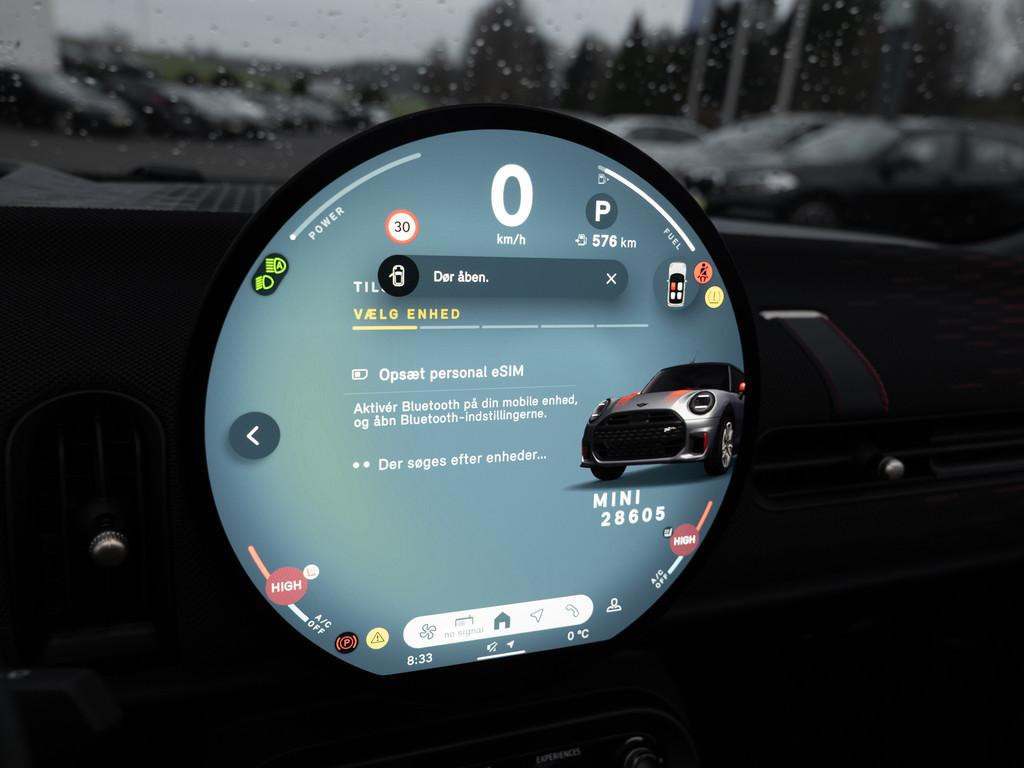The width and height of the screenshot is (1024, 768).
Task: Tap the door open icon in notification
Action: (x=398, y=276)
